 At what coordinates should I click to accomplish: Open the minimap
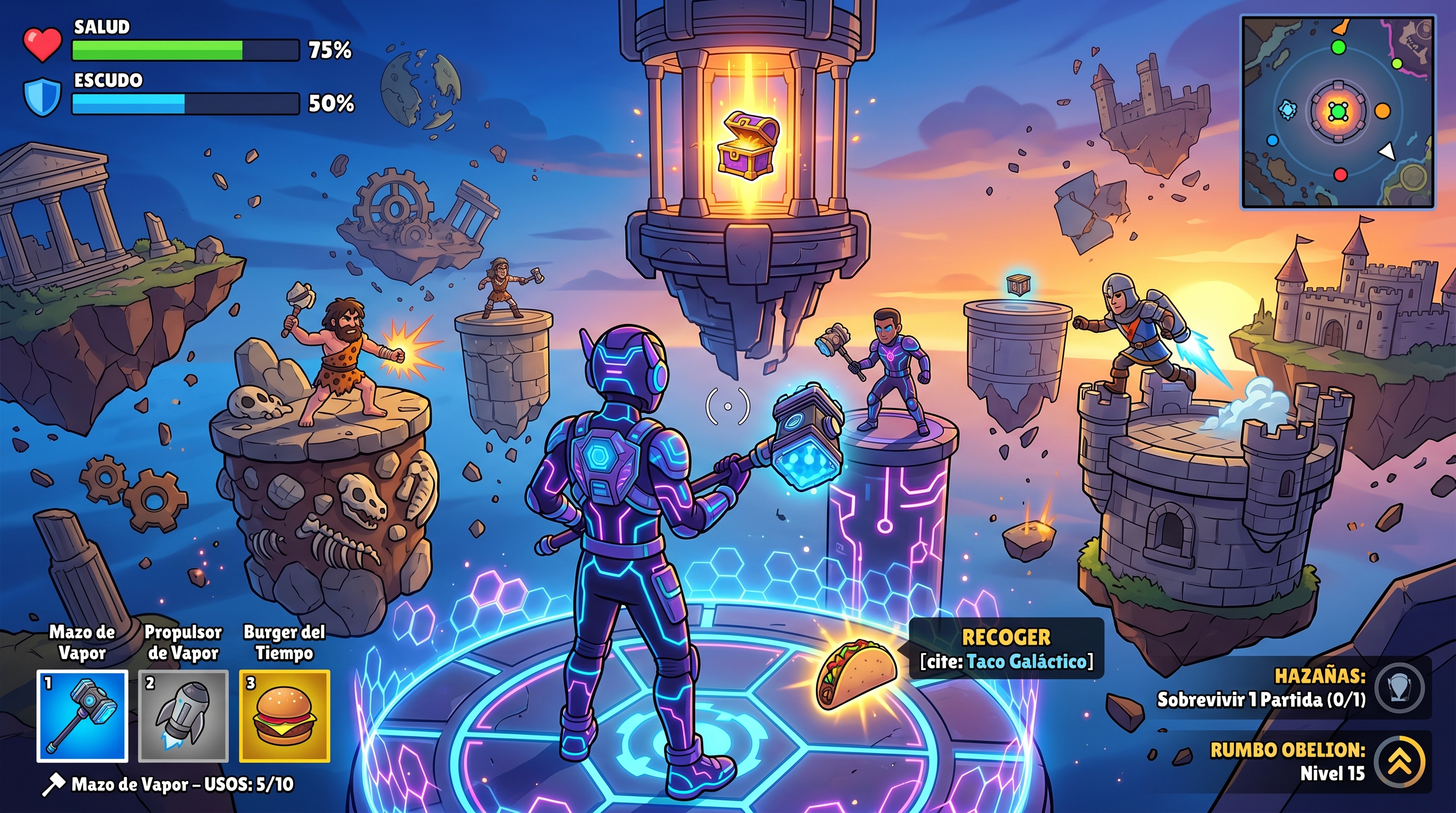point(1337,112)
